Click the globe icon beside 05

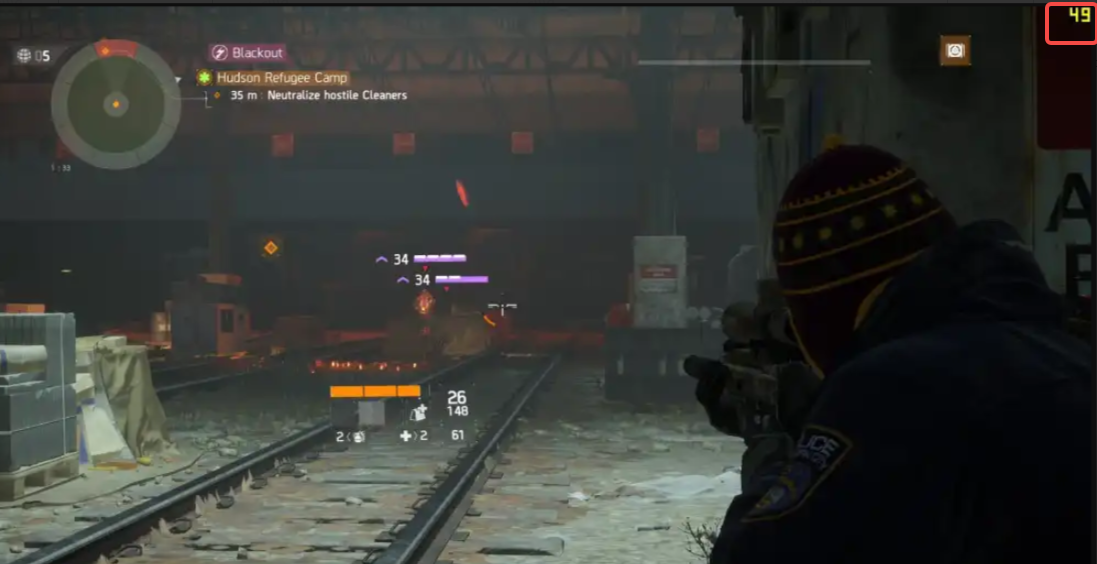23,56
